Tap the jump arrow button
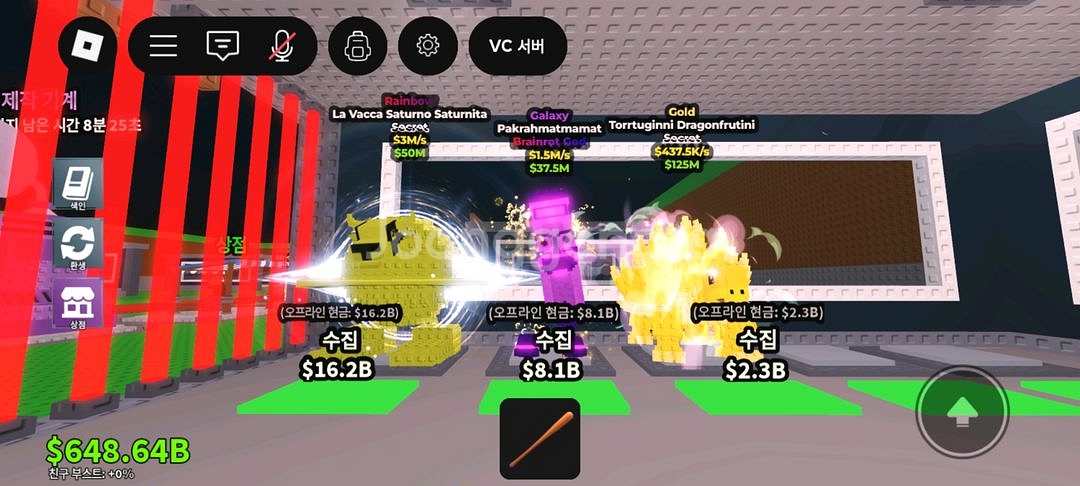Image resolution: width=1080 pixels, height=486 pixels. tap(962, 412)
